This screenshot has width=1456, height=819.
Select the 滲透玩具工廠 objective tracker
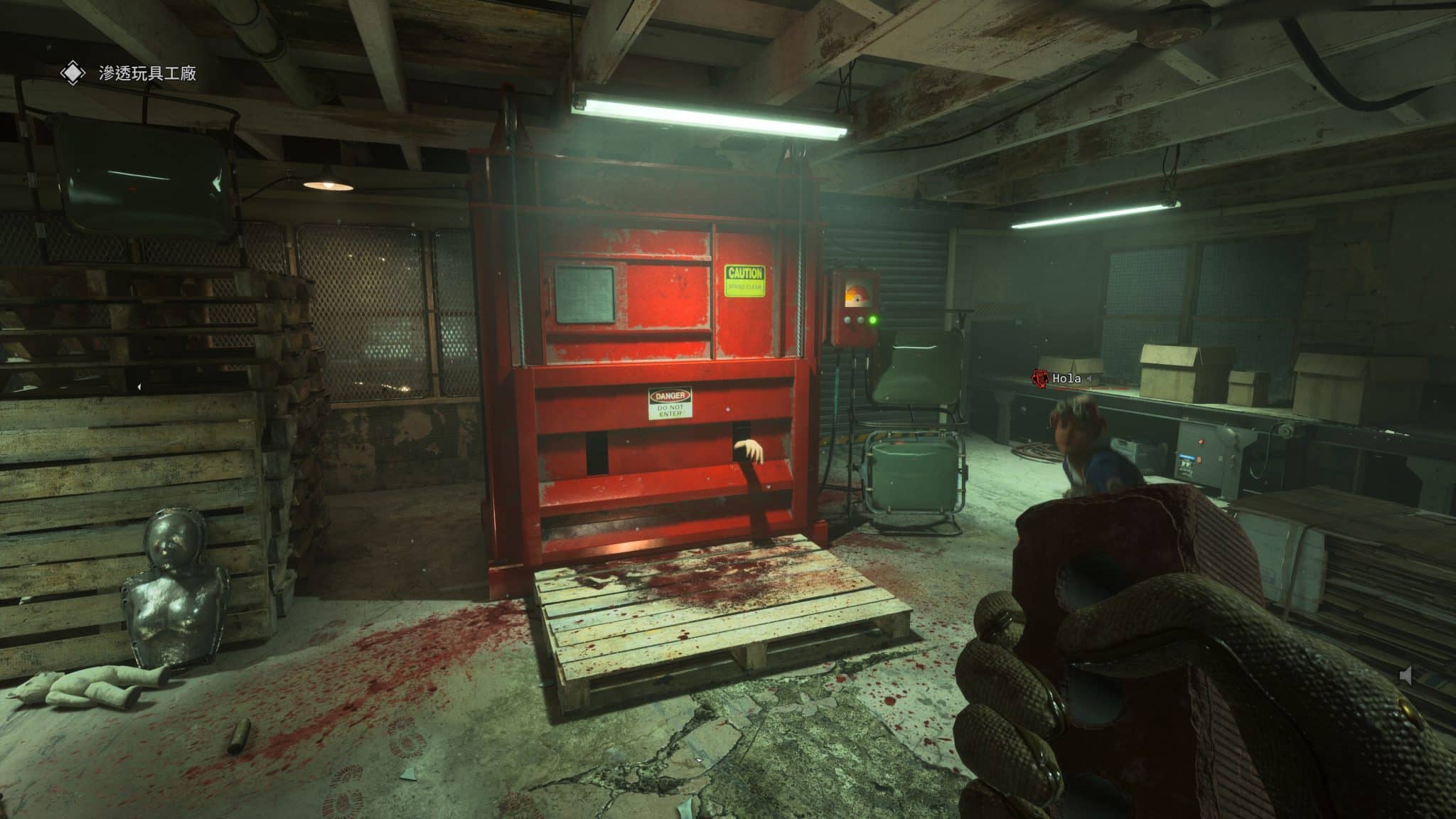coord(147,73)
